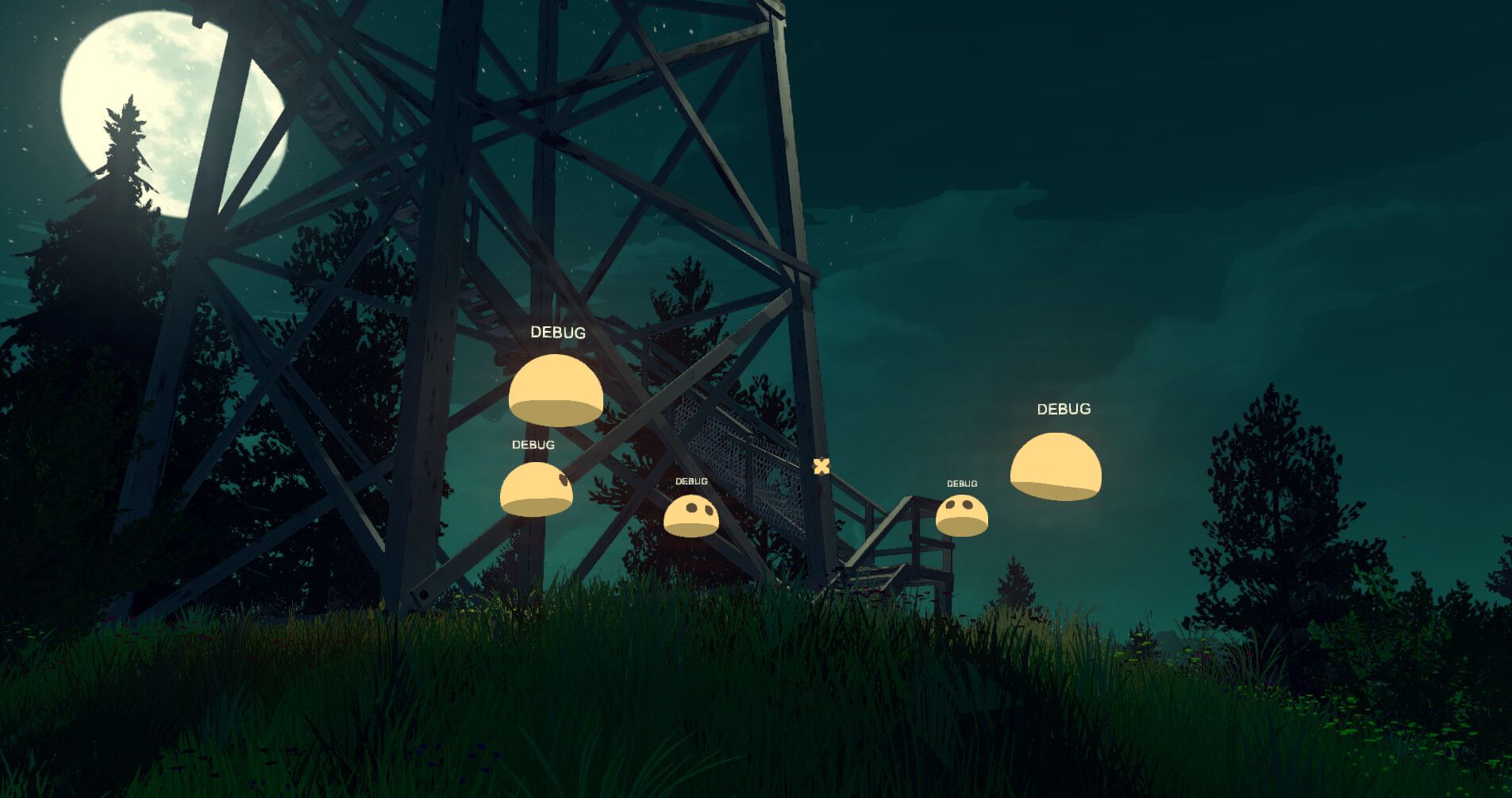Image resolution: width=1512 pixels, height=798 pixels.
Task: Select the DEBUG caption over the small right mushroom
Action: (x=963, y=484)
